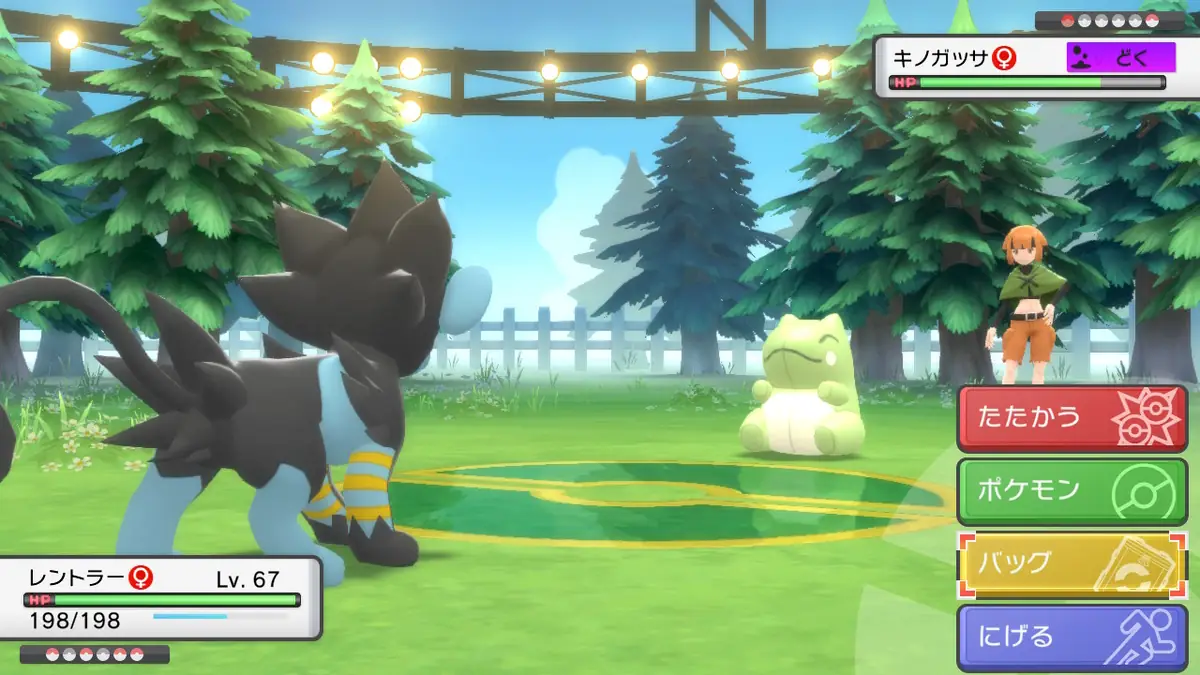Choose the たたかう (Fight) command
The image size is (1200, 675).
(x=1072, y=418)
